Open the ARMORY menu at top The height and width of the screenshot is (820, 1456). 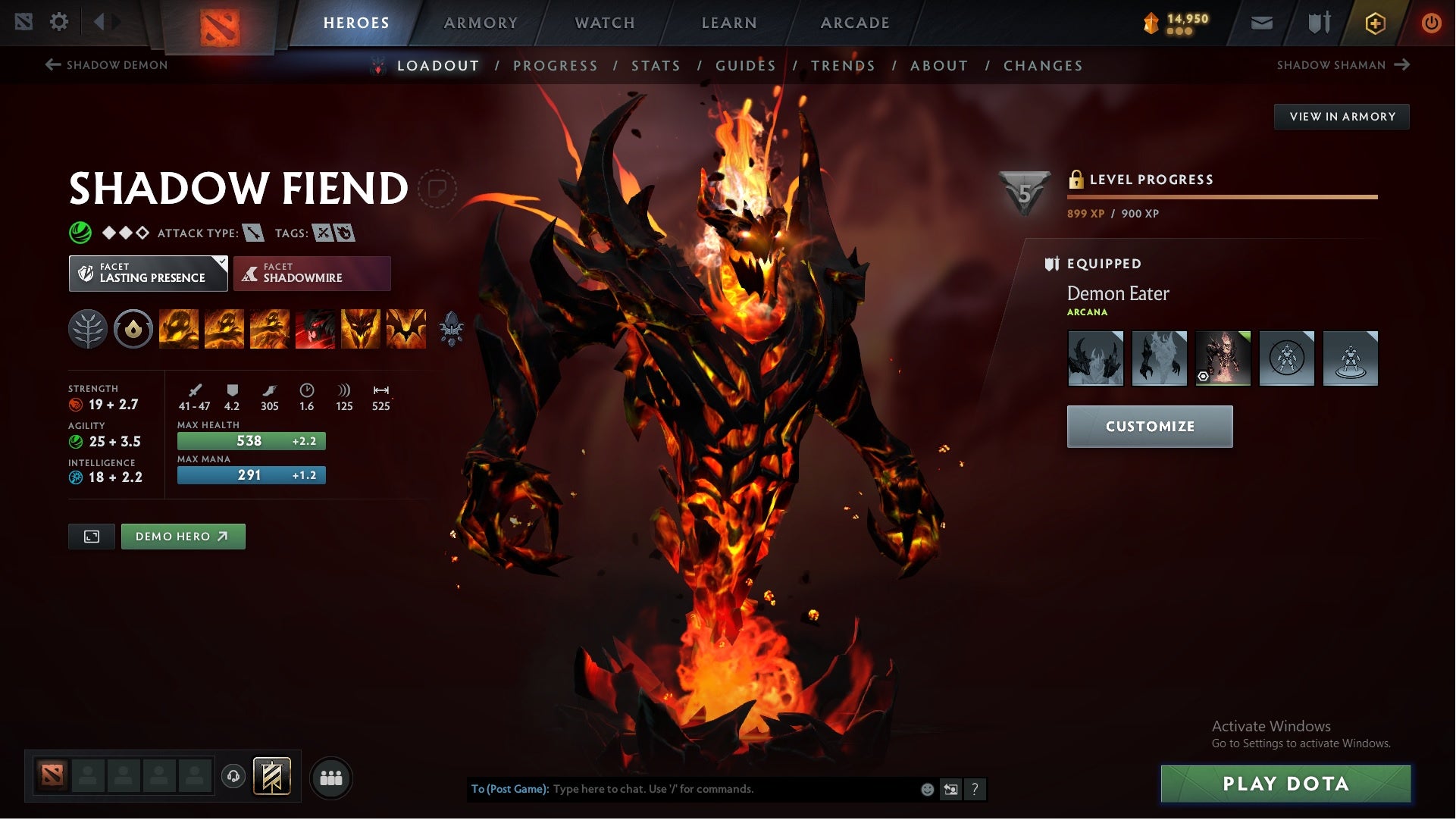pyautogui.click(x=481, y=22)
